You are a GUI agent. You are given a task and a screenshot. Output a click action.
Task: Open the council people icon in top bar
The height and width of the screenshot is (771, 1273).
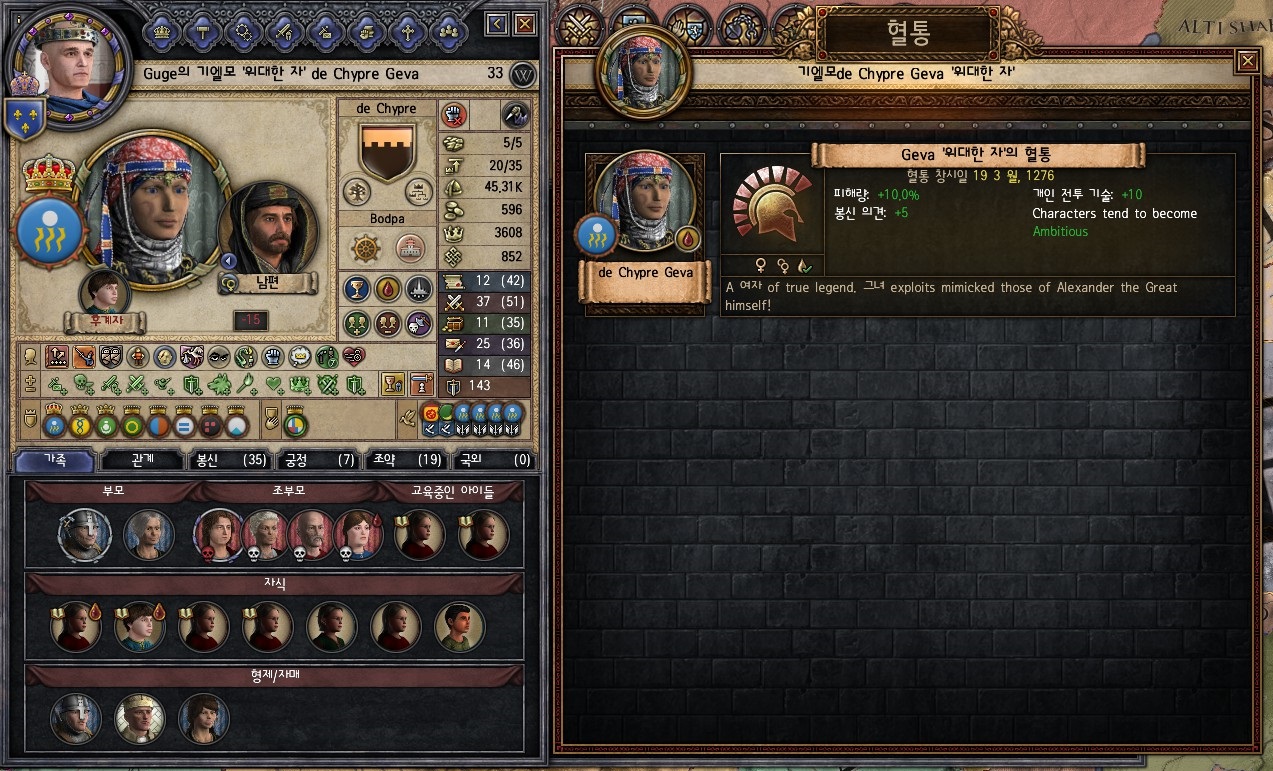pos(449,30)
